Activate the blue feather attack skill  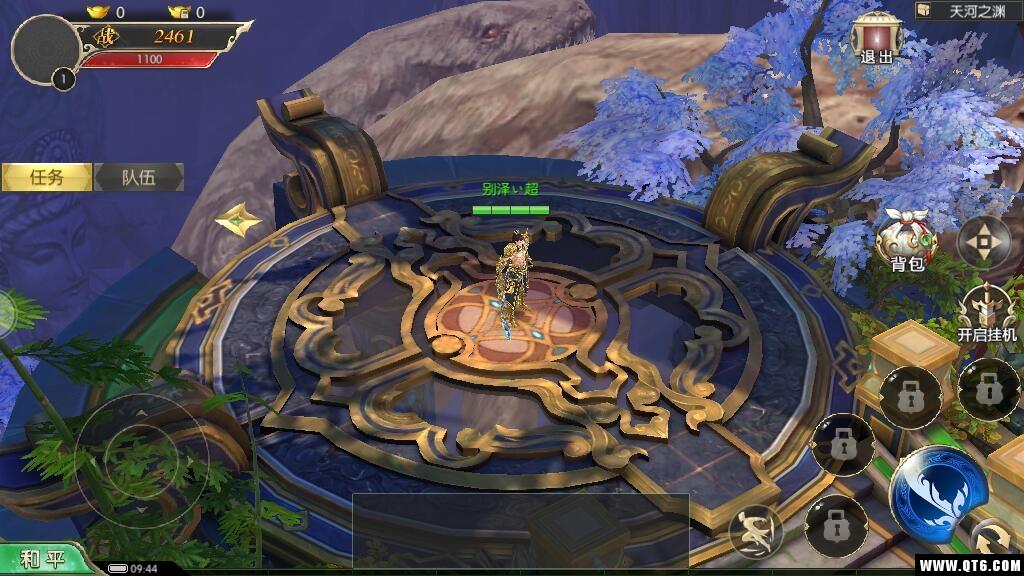(938, 490)
